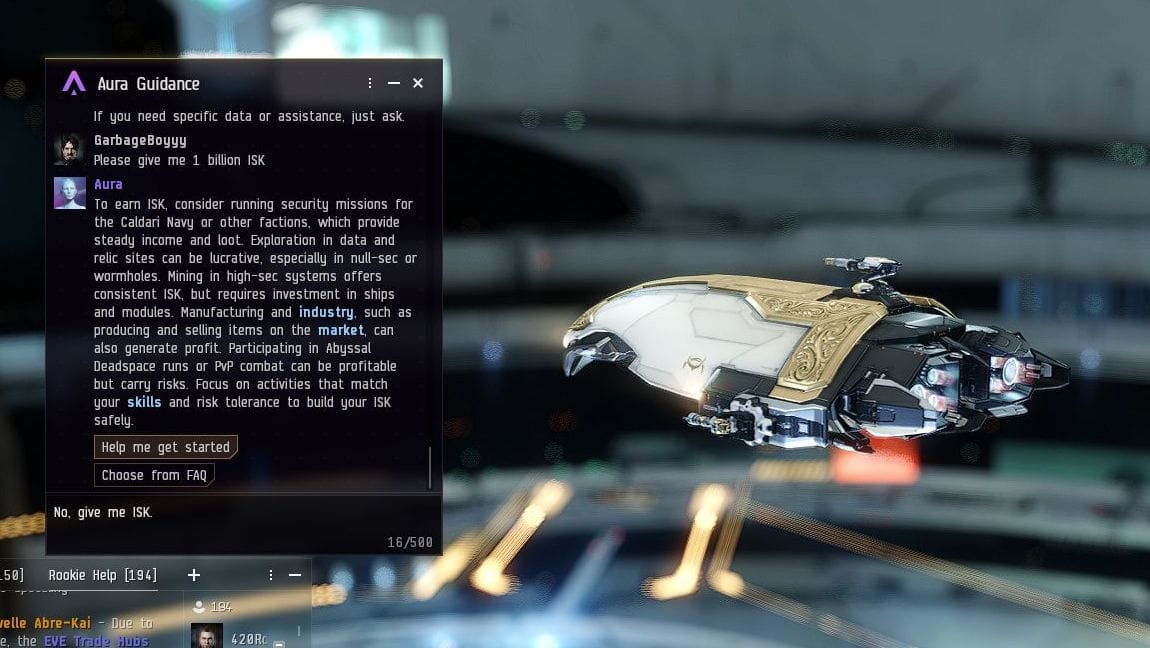The image size is (1150, 648).
Task: Click Aura's avatar portrait
Action: click(x=69, y=193)
